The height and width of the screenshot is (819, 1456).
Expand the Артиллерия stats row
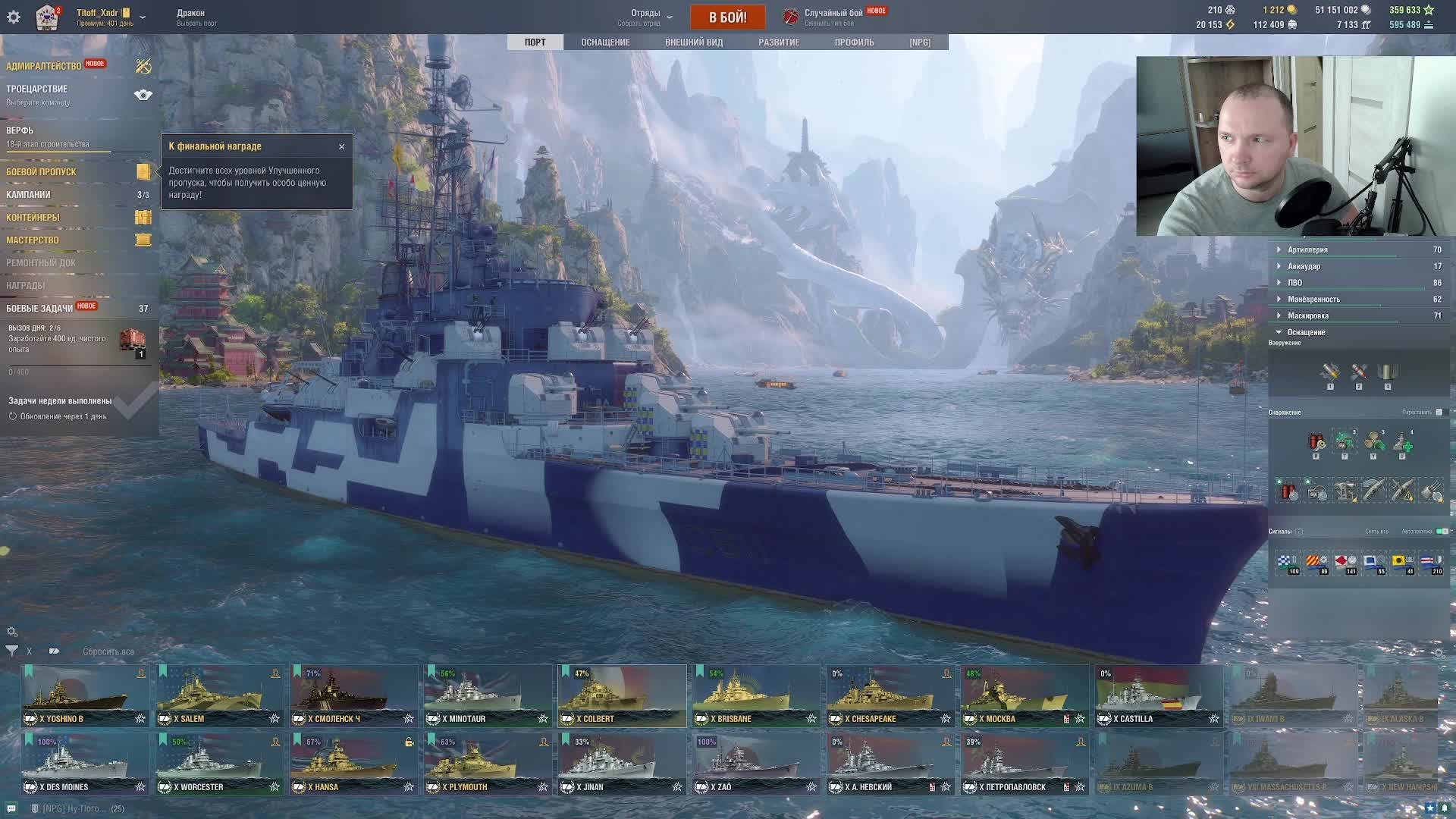click(1307, 249)
